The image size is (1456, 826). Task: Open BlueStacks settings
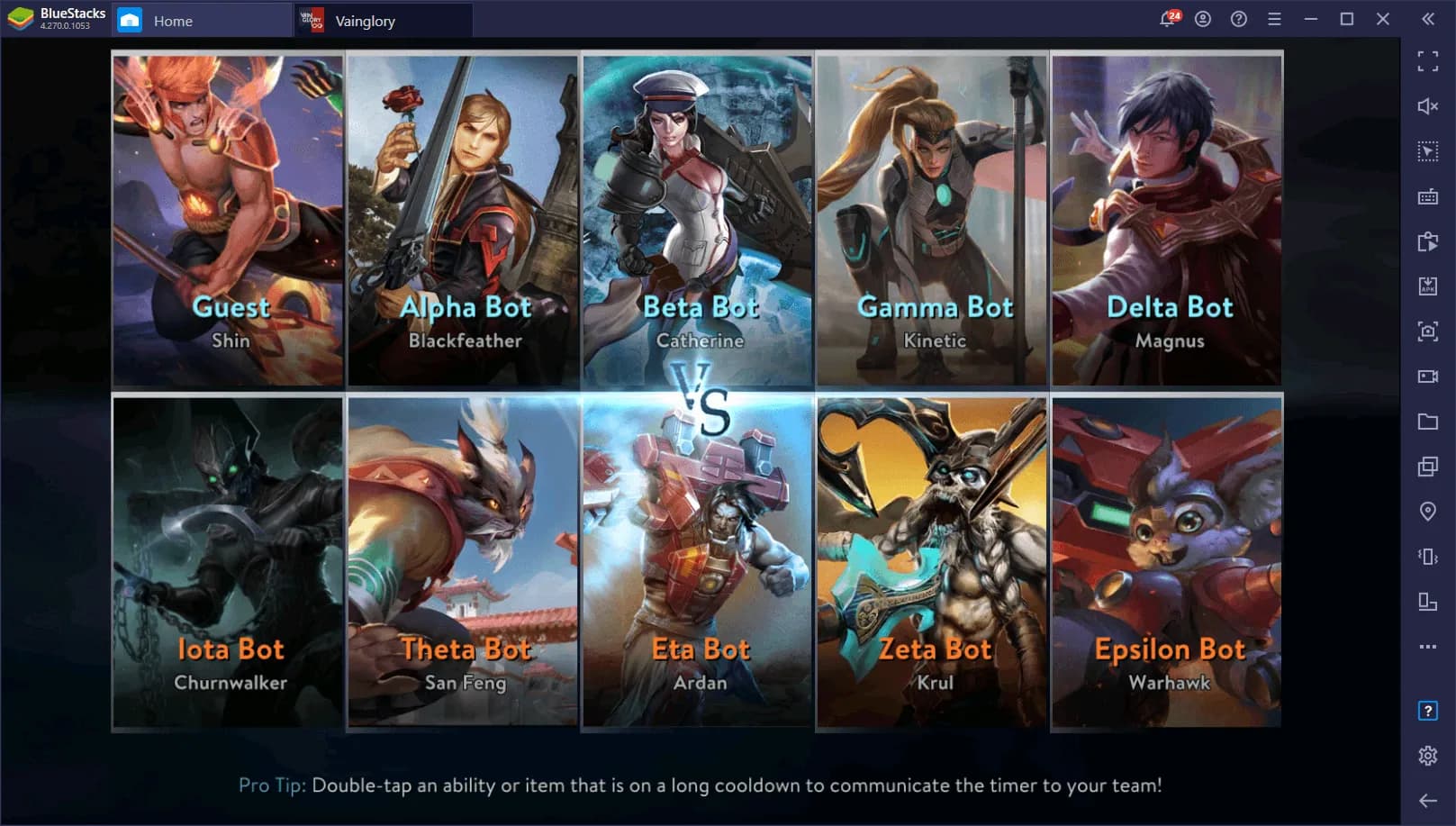(1427, 757)
